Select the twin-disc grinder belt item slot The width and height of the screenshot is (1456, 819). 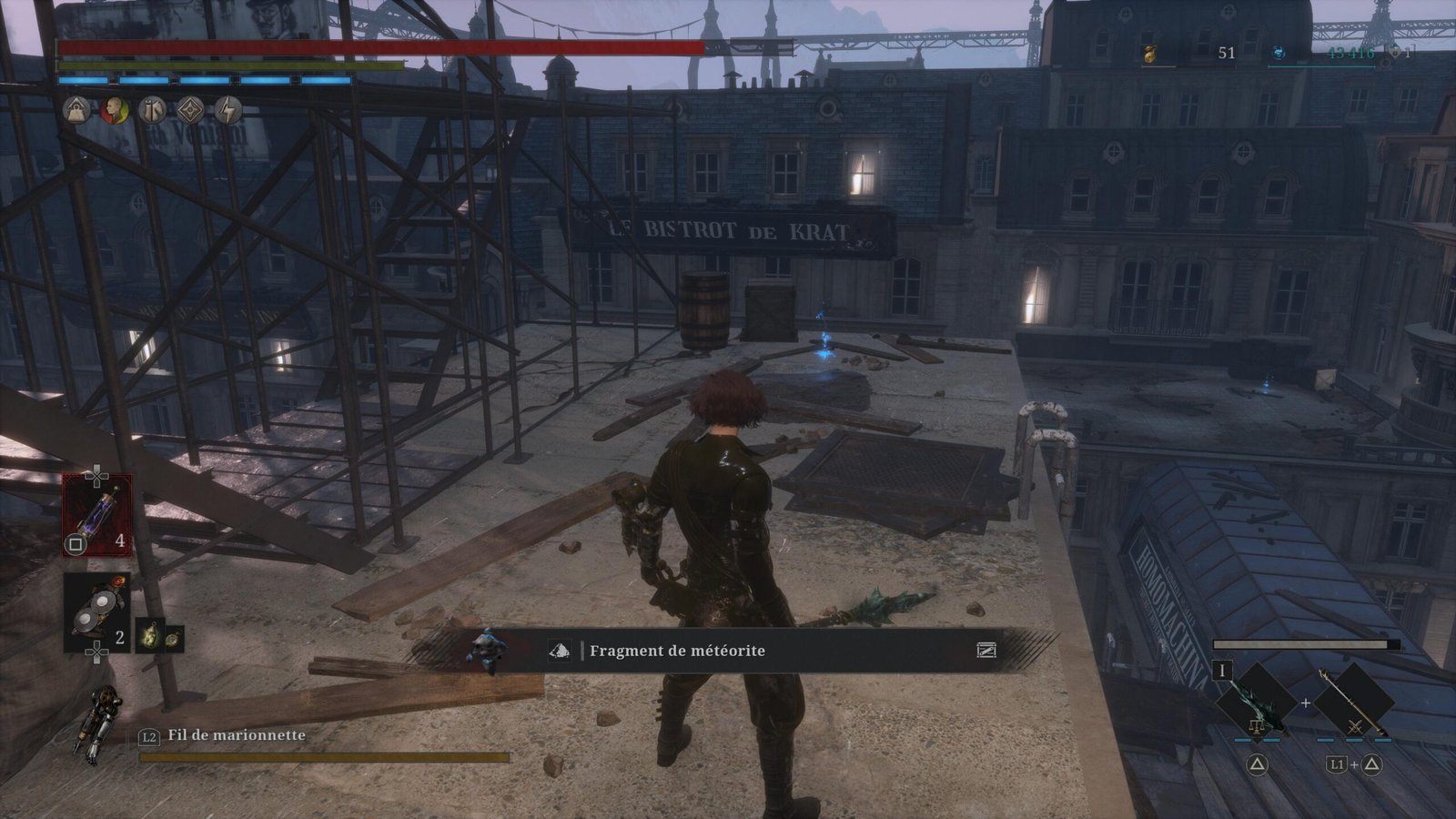tap(96, 610)
